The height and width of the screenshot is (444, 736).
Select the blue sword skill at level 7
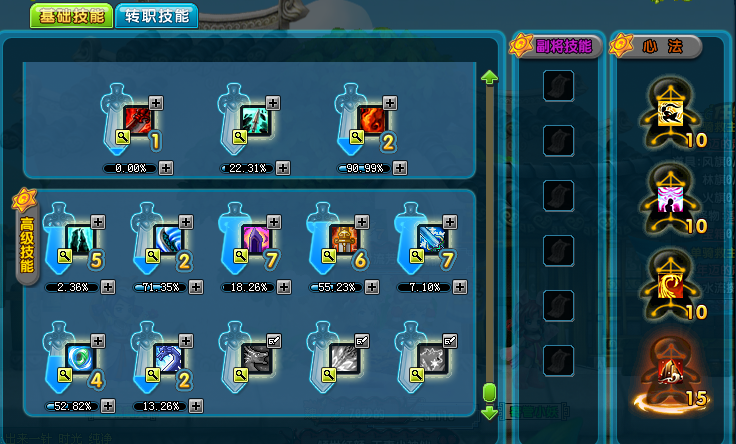[x=431, y=239]
